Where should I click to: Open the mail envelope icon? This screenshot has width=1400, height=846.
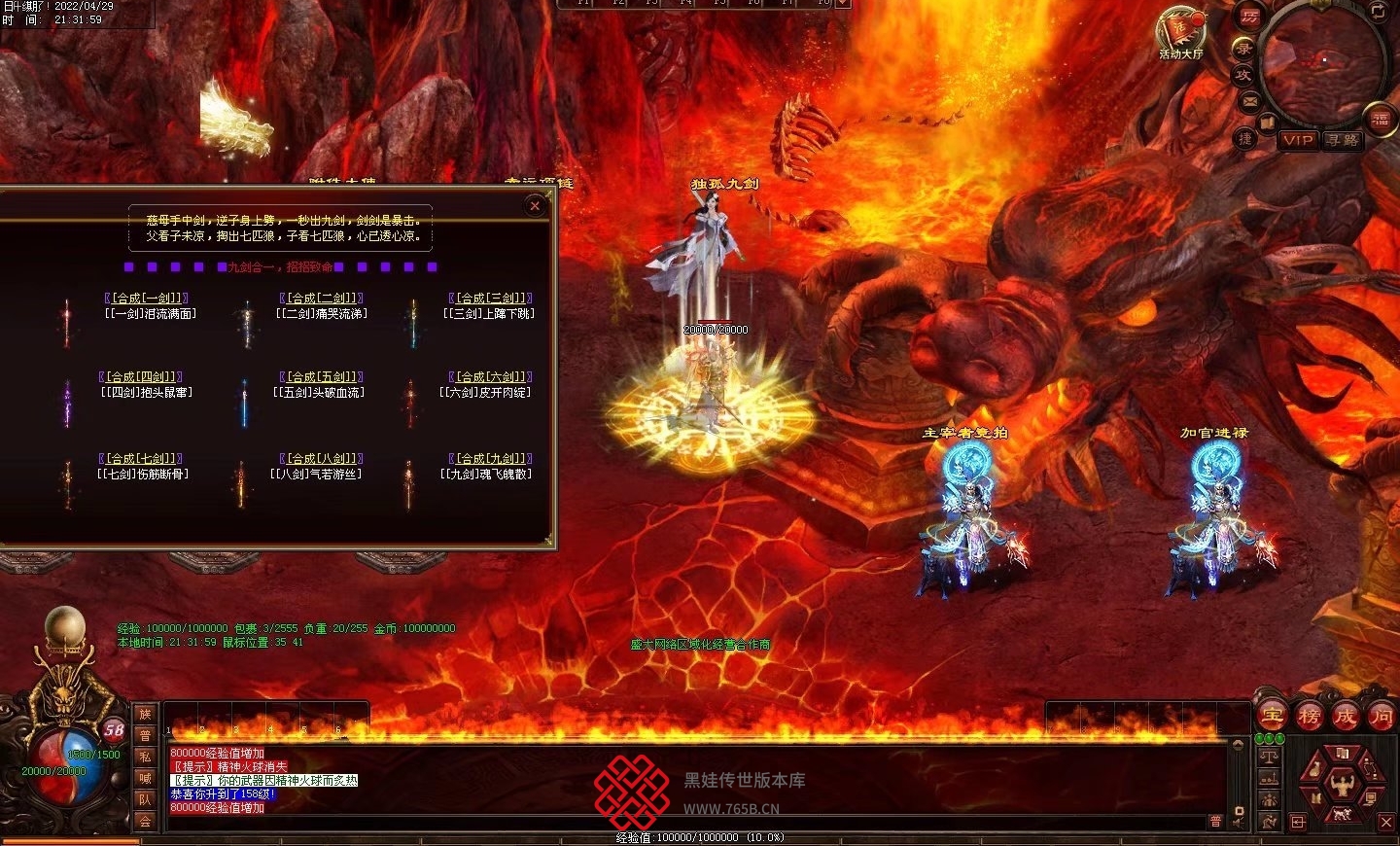(x=1249, y=101)
